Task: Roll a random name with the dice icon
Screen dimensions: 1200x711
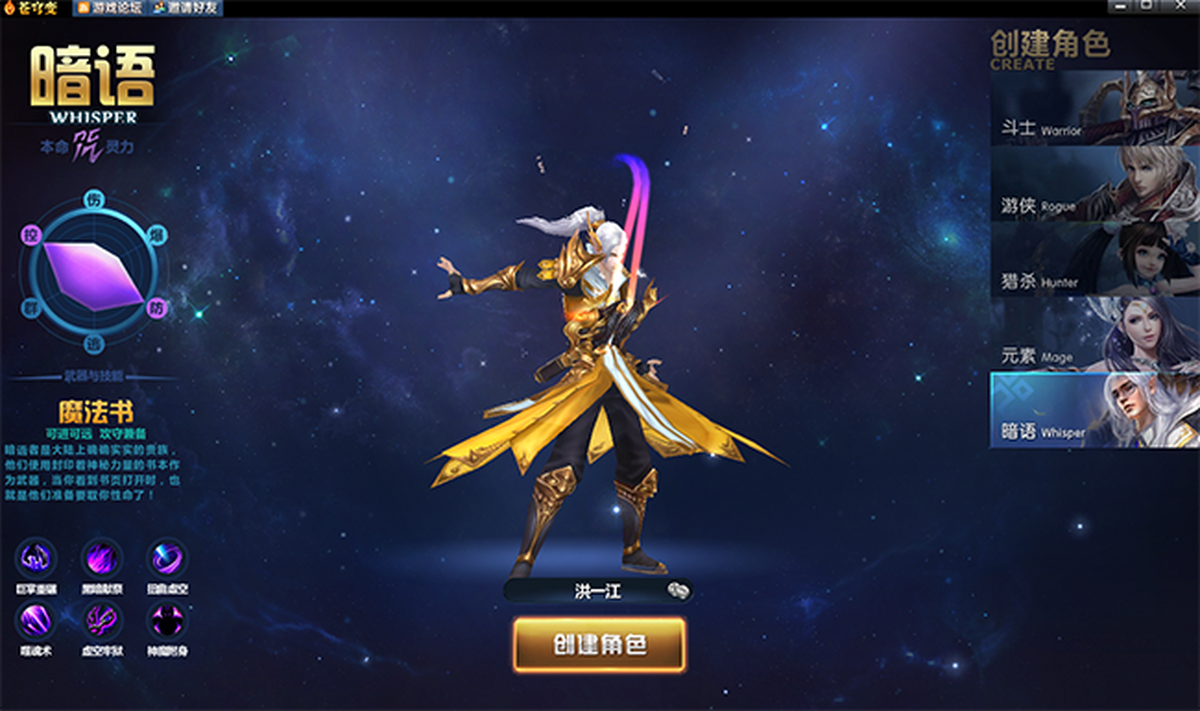Action: point(679,590)
